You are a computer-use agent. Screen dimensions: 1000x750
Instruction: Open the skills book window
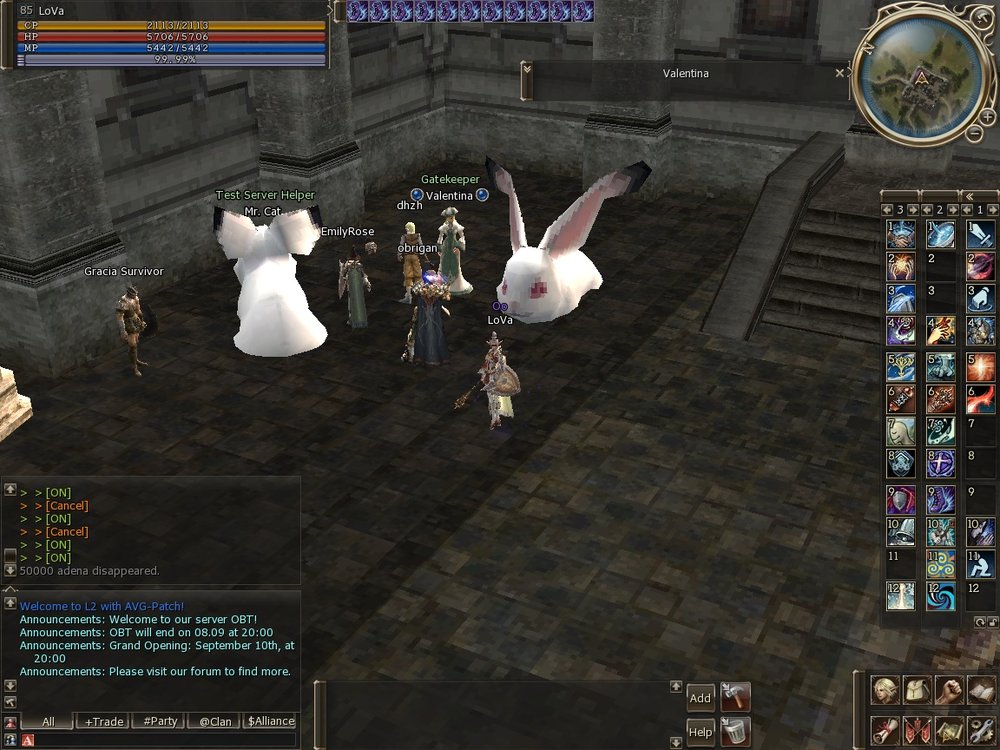(x=981, y=690)
